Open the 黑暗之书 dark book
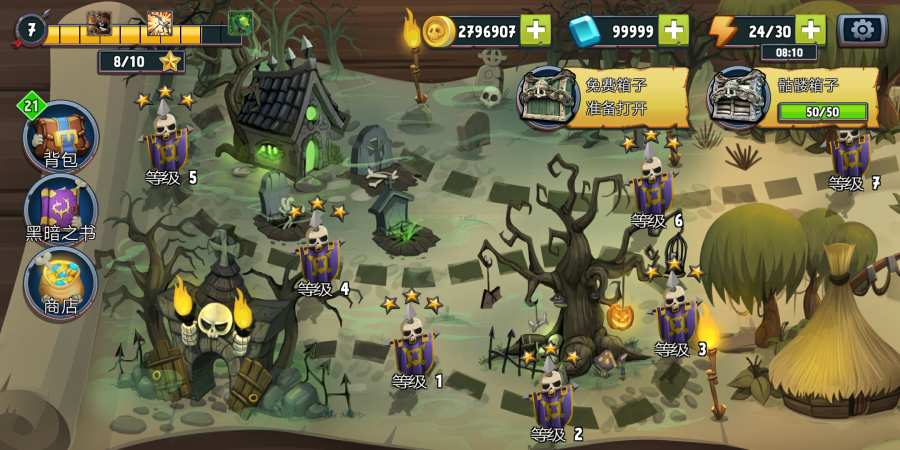The image size is (900, 450). (60, 212)
